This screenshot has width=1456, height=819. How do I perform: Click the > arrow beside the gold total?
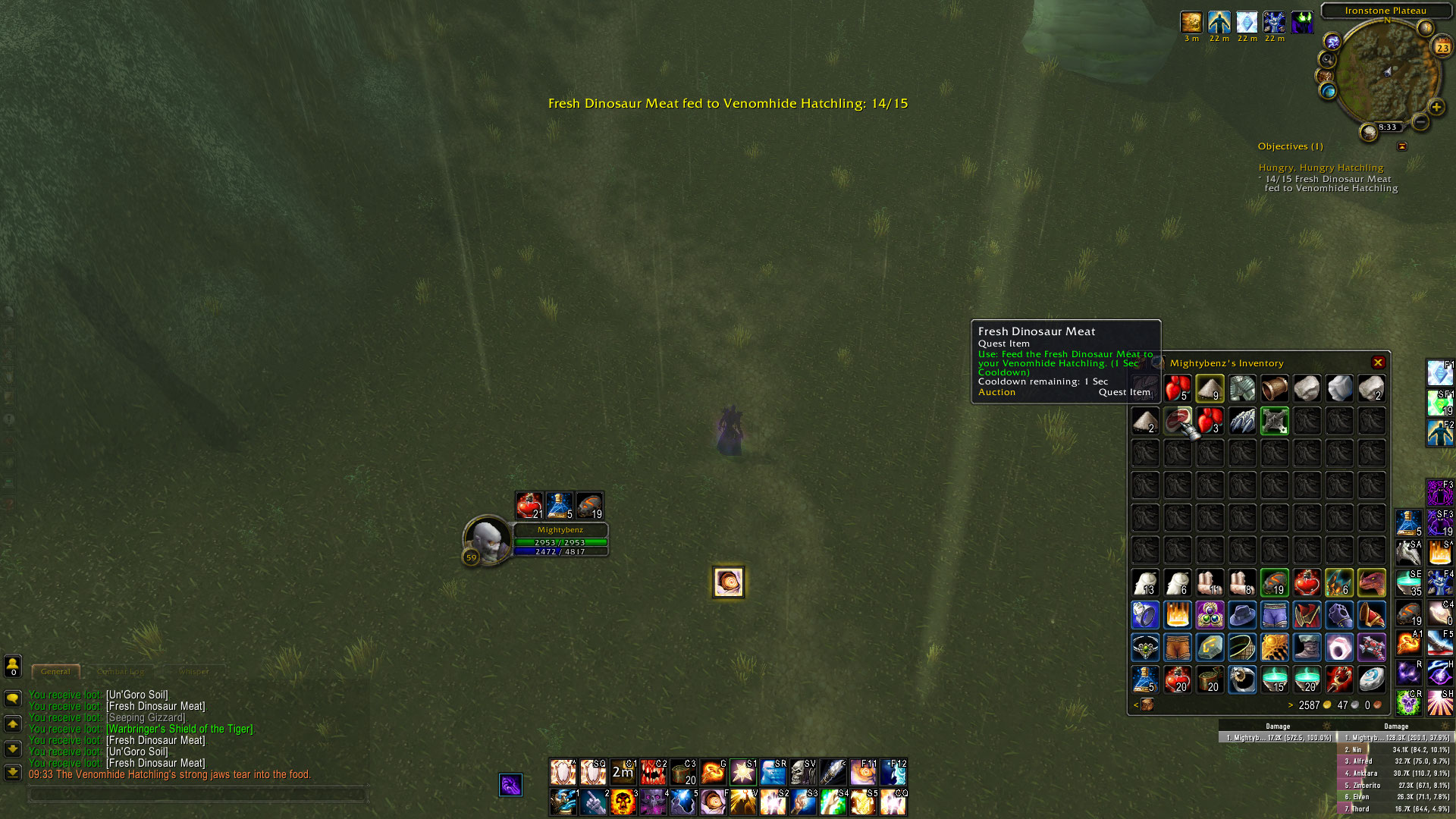click(1291, 704)
